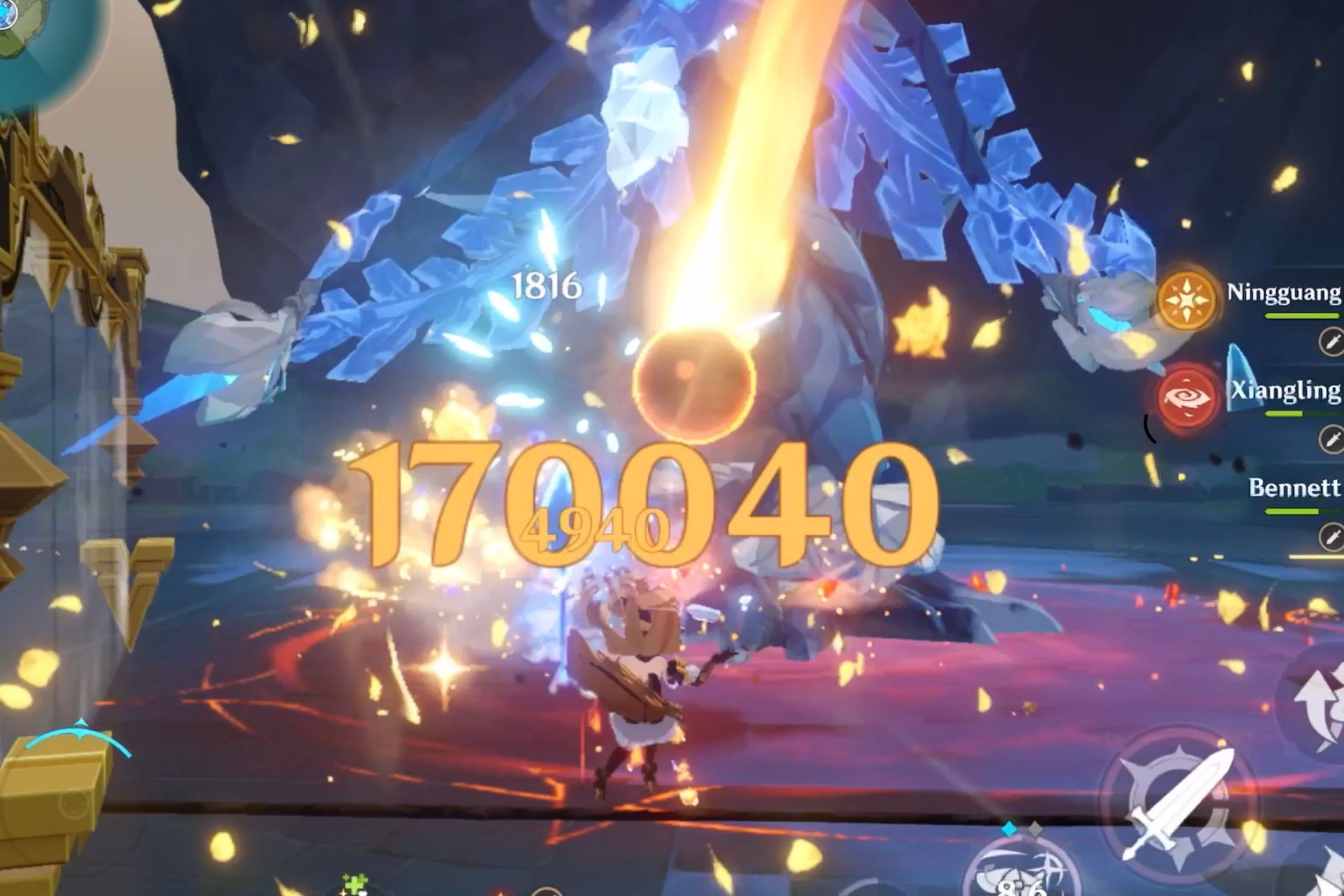Tap the sword indicator beside Xiangling's HP bar
The height and width of the screenshot is (896, 1344).
point(1331,440)
